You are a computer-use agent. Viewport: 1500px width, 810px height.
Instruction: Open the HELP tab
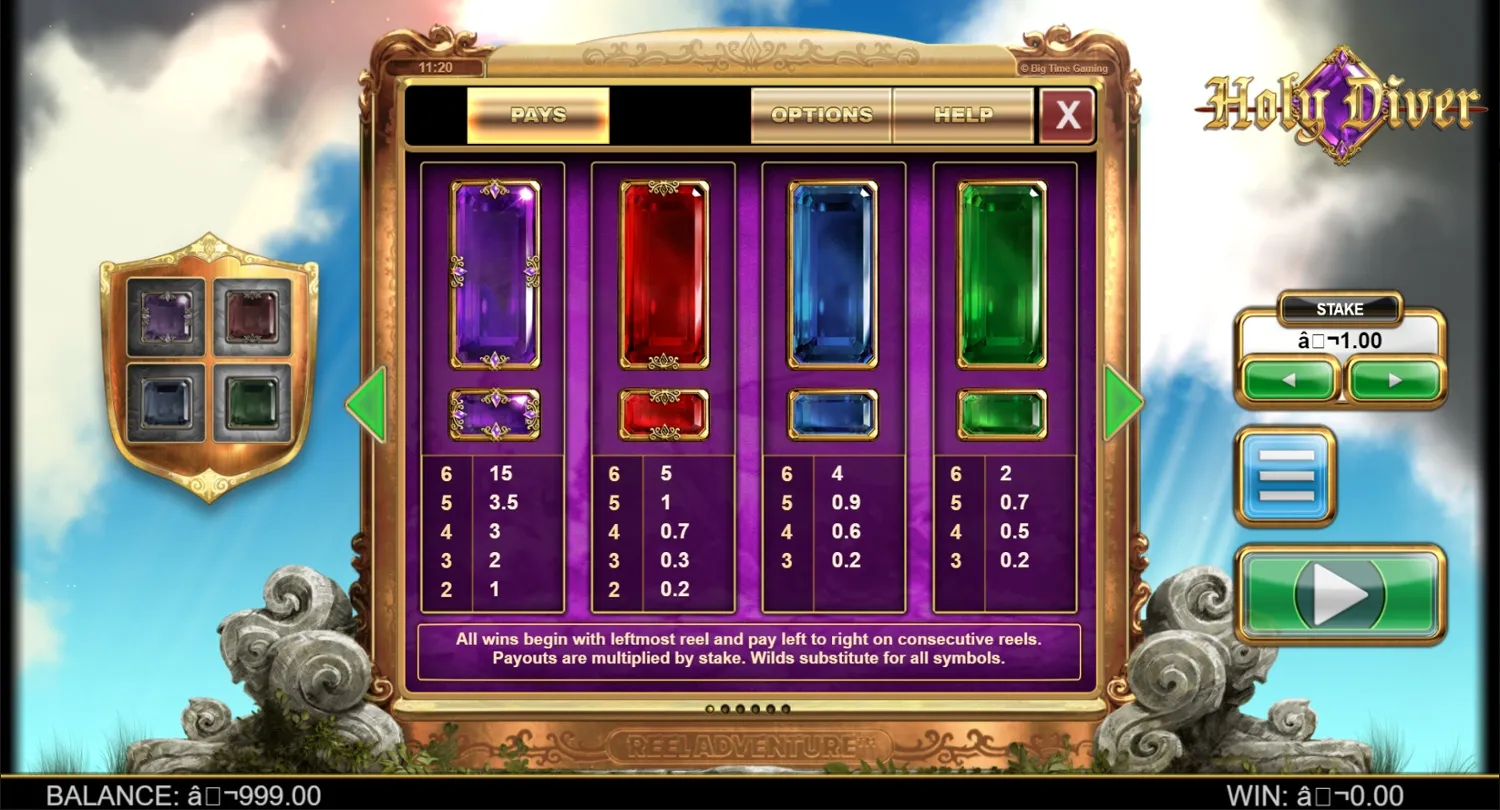962,115
